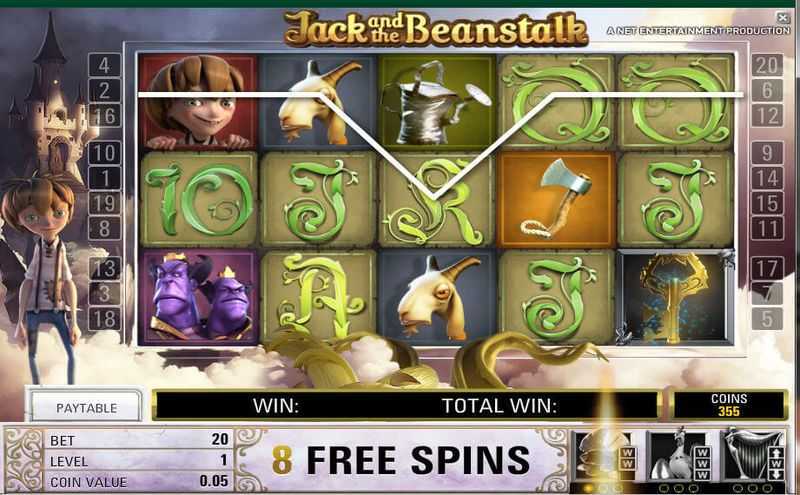Show payline number 11

[x=767, y=228]
